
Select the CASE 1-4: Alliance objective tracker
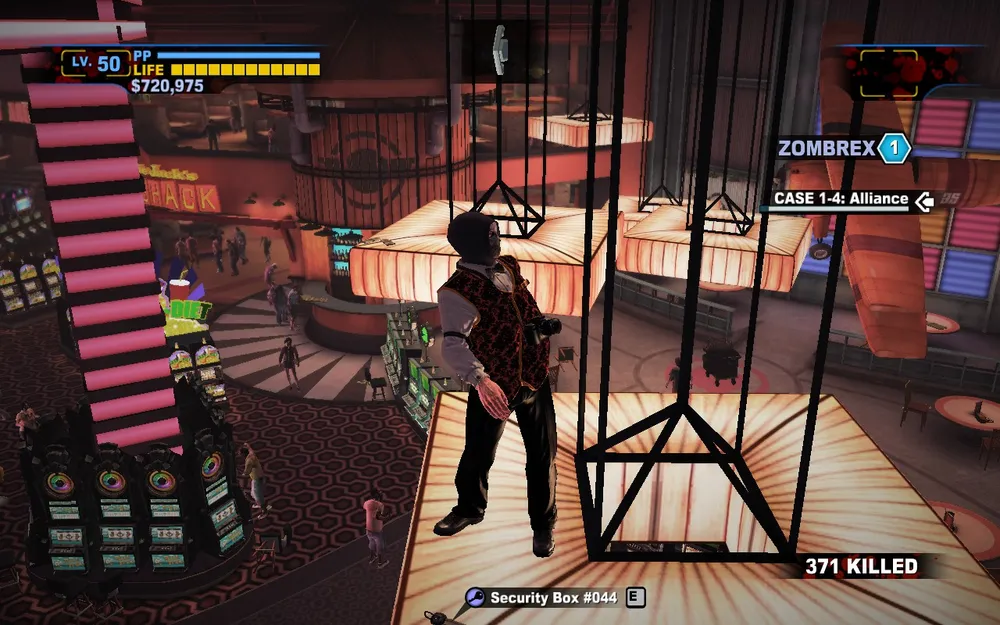pos(841,199)
